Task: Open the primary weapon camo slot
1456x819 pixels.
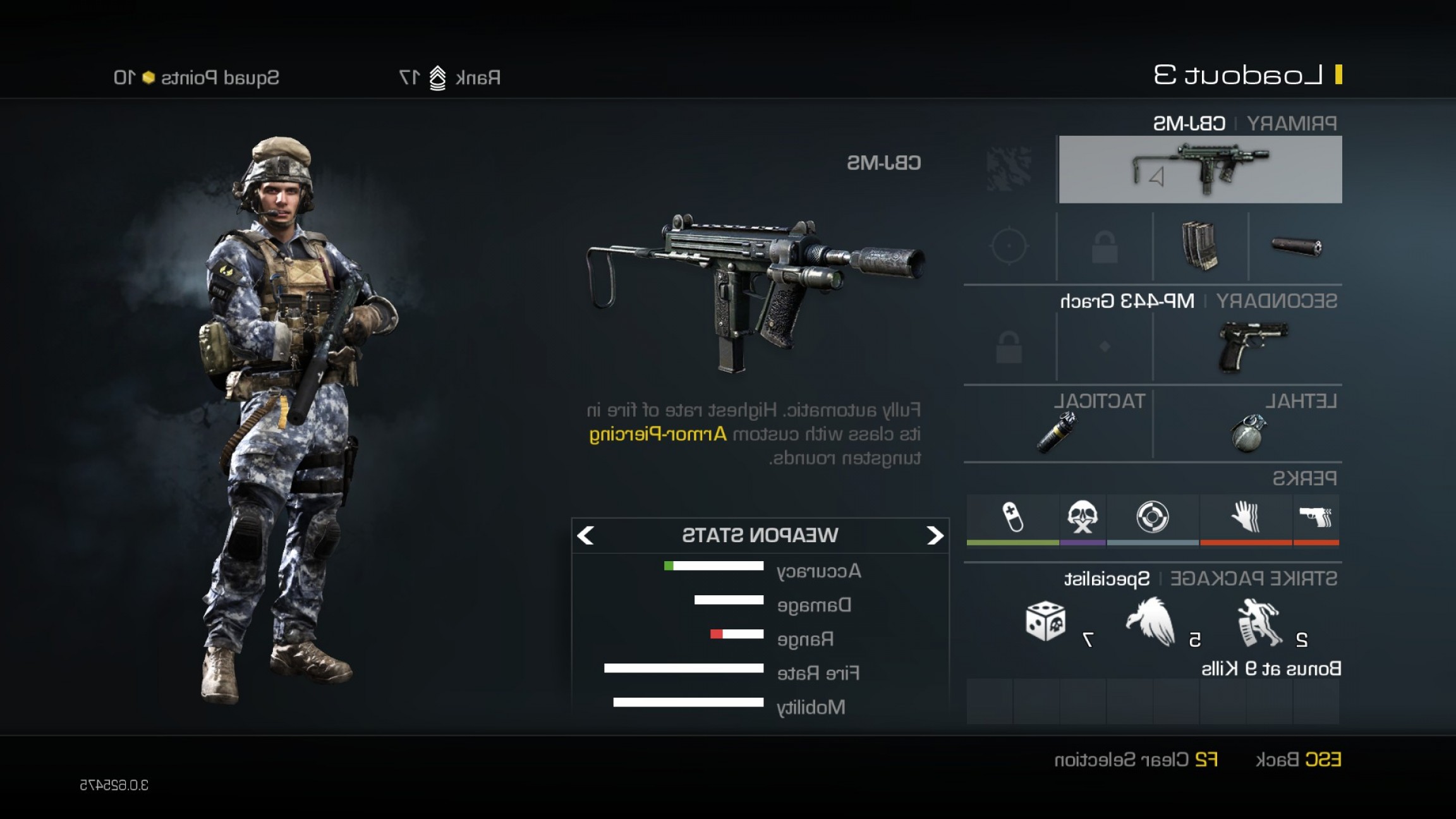Action: coord(1009,169)
